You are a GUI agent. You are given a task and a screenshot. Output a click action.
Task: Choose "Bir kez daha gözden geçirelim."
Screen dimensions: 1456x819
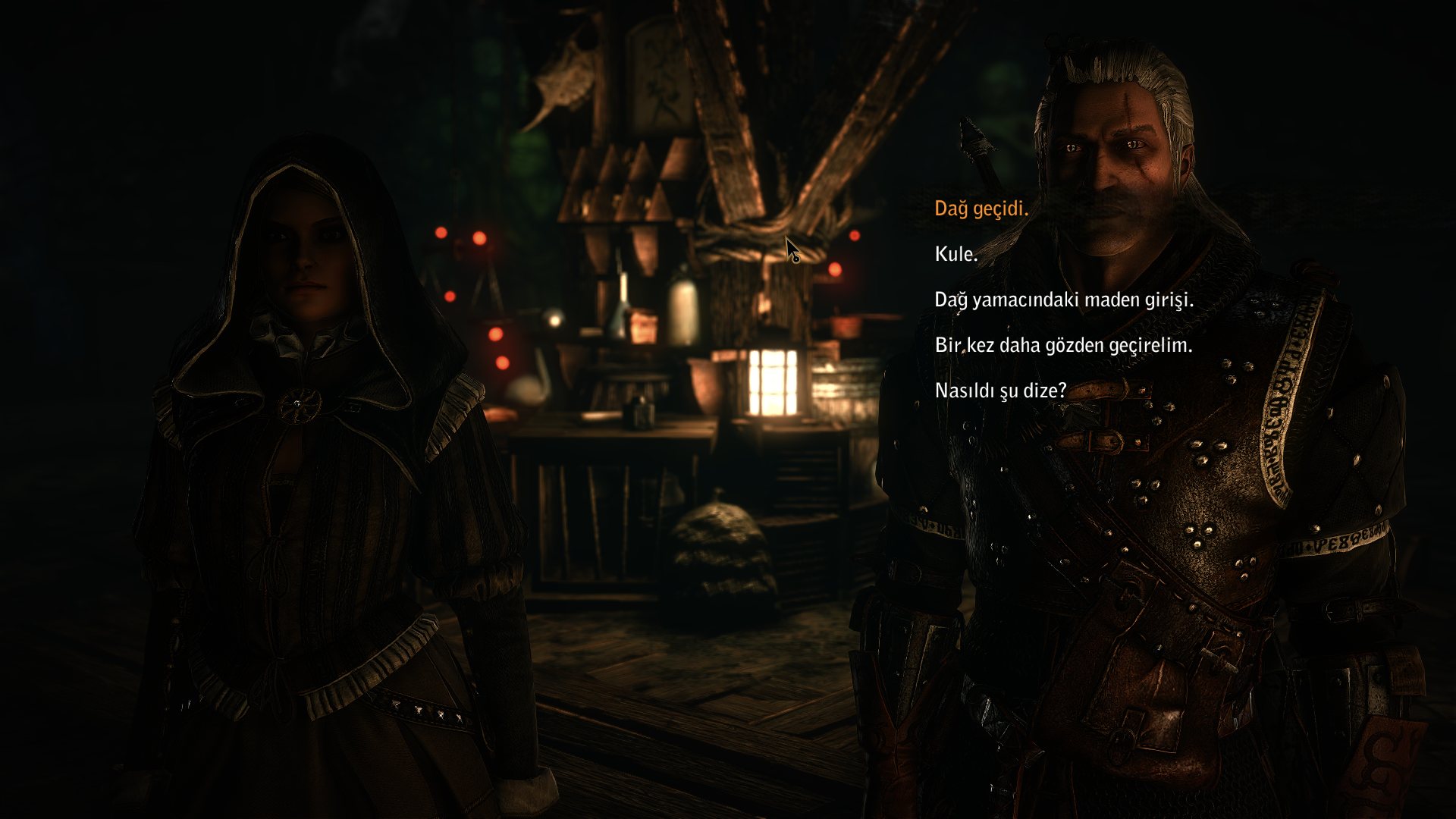pos(1063,345)
